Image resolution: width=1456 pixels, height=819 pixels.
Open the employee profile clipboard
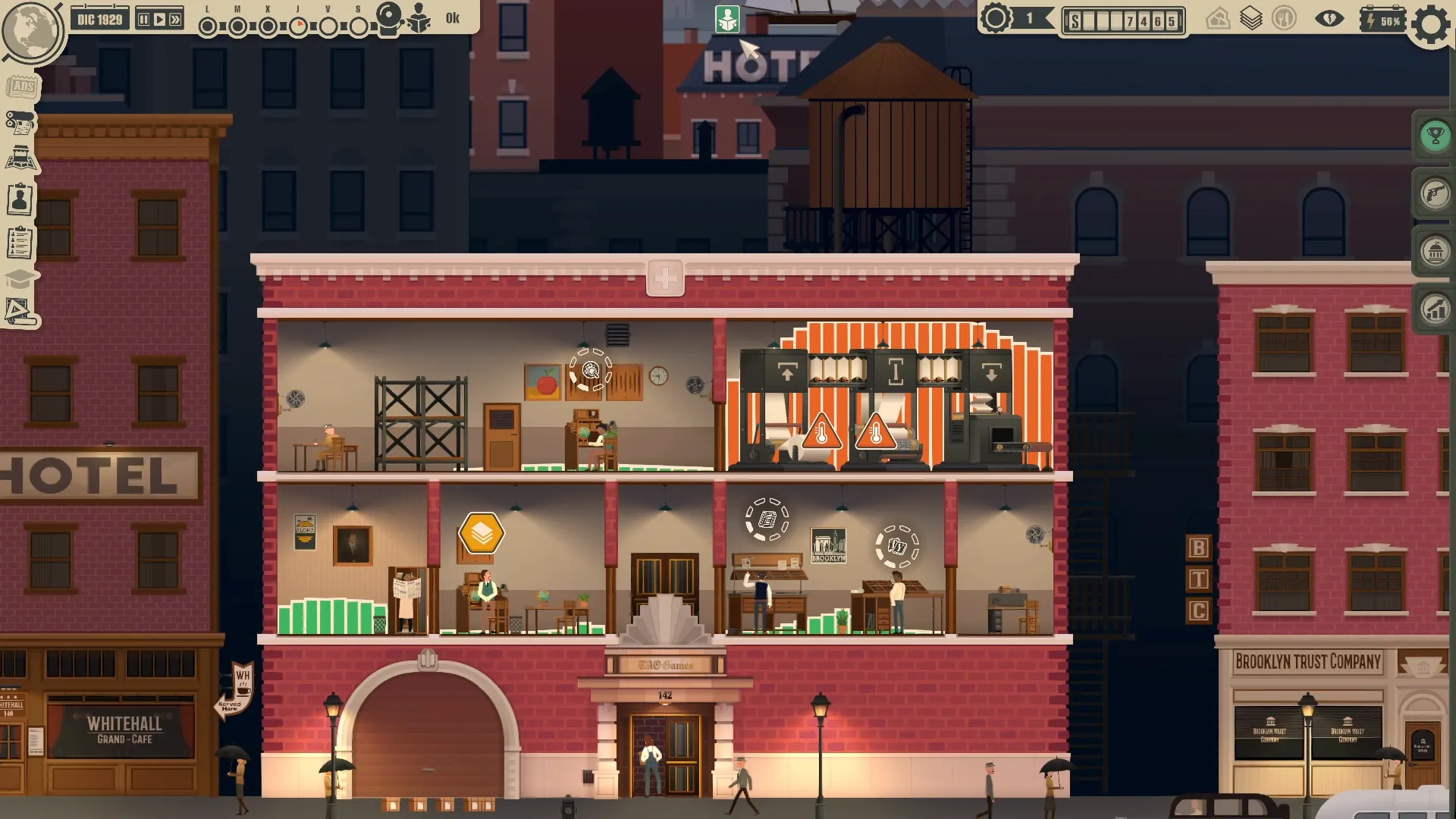click(20, 200)
